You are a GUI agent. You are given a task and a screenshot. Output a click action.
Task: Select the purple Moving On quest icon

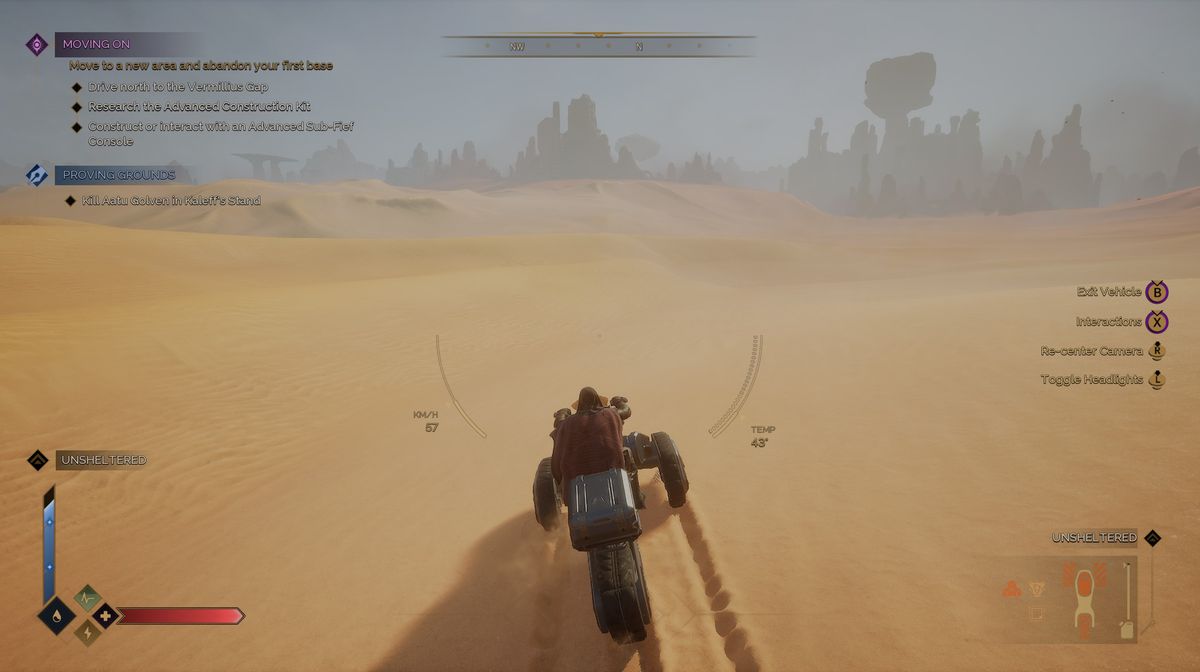[x=37, y=44]
